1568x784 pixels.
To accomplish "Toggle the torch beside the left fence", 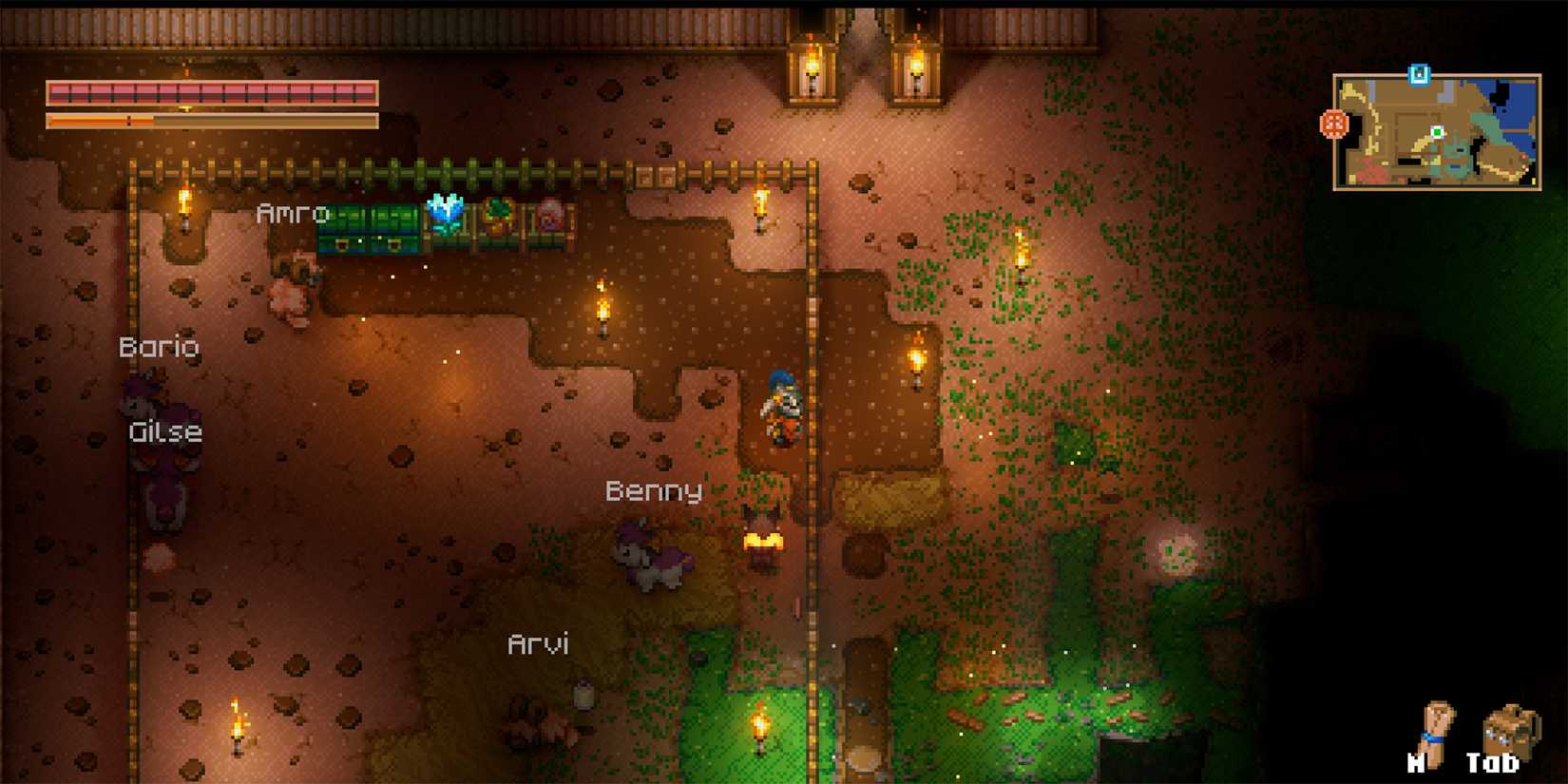I will click(183, 201).
